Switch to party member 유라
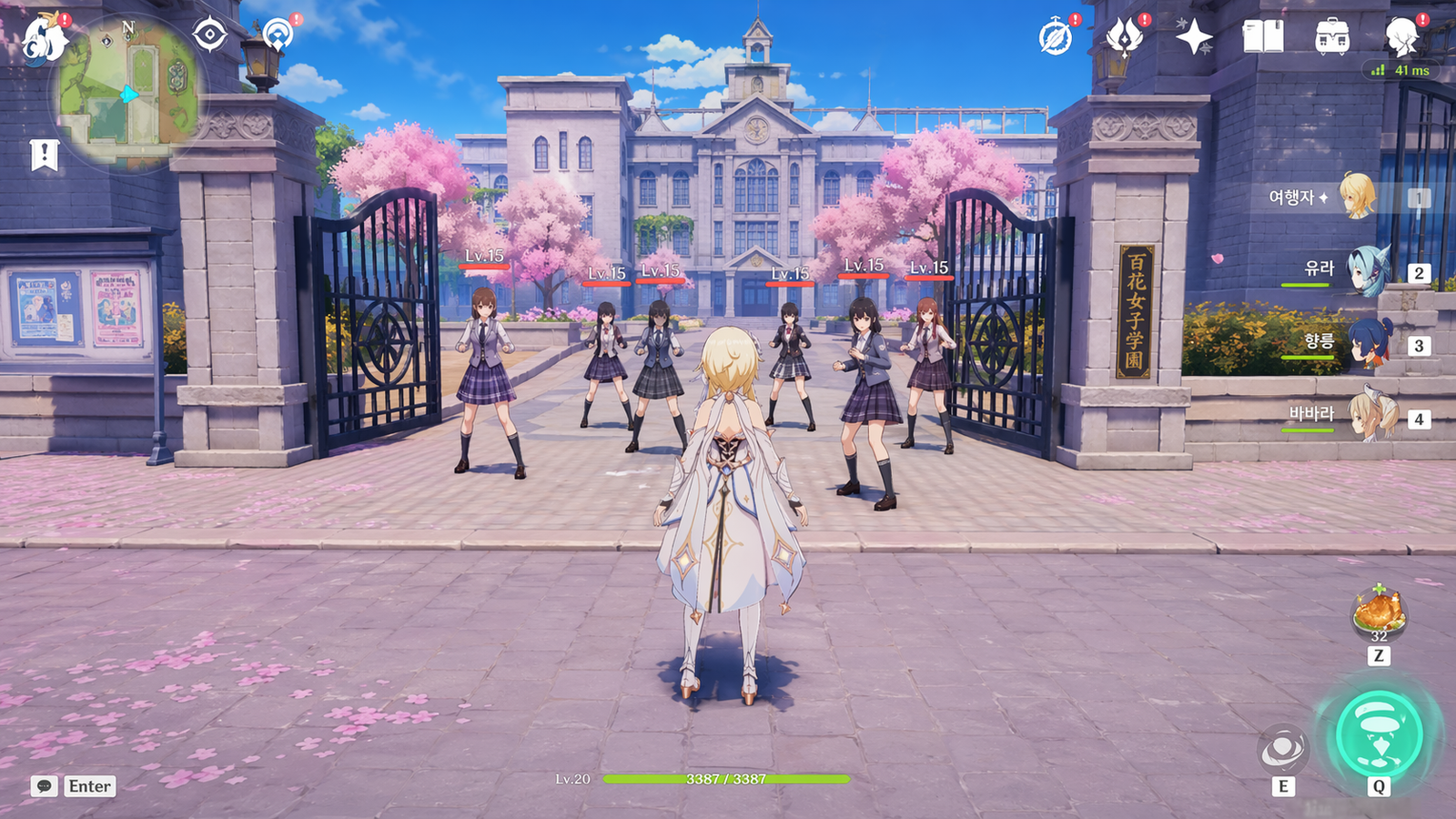This screenshot has width=1456, height=819. 1366,271
